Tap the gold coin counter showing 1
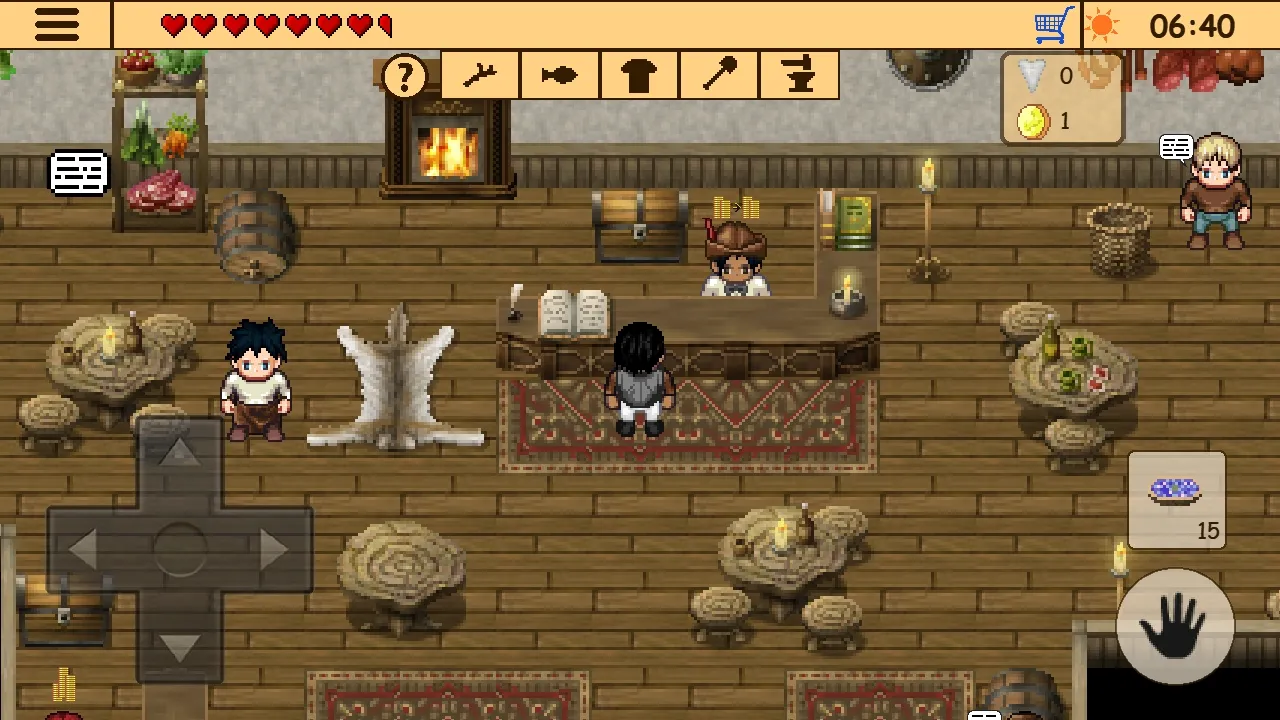 1050,120
